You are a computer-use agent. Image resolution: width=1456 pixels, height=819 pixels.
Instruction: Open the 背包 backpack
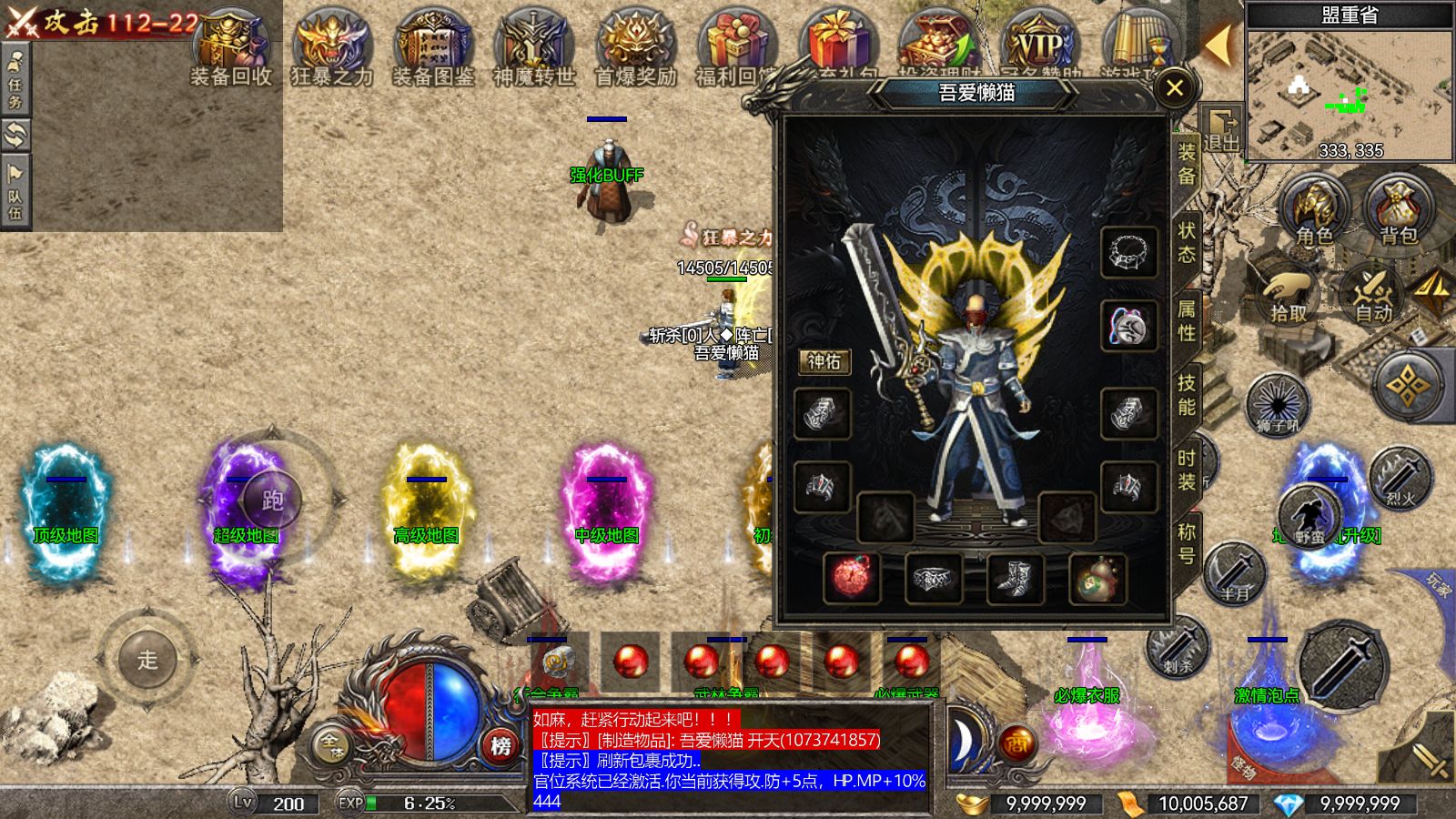[1399, 211]
